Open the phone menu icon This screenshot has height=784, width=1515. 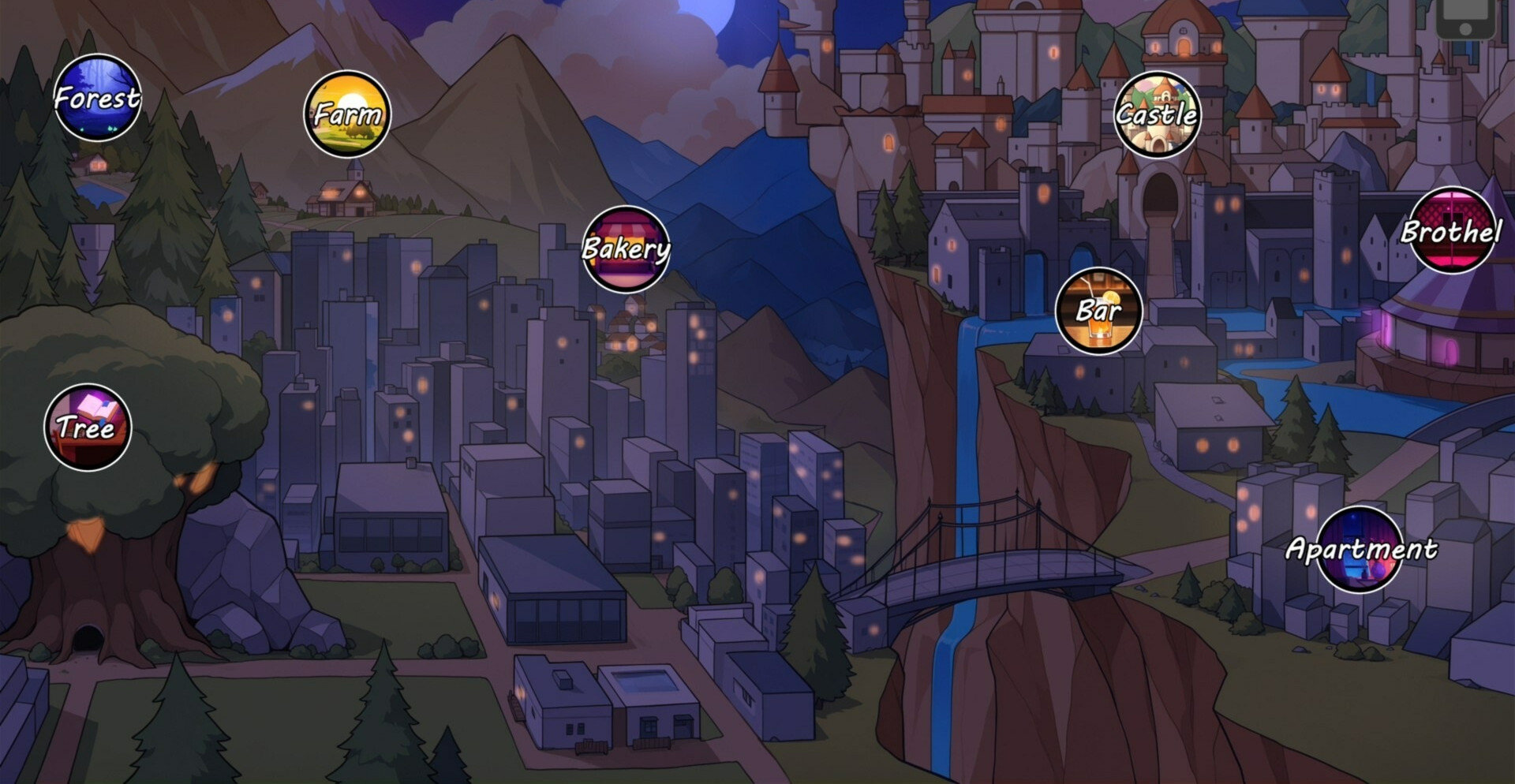1464,17
